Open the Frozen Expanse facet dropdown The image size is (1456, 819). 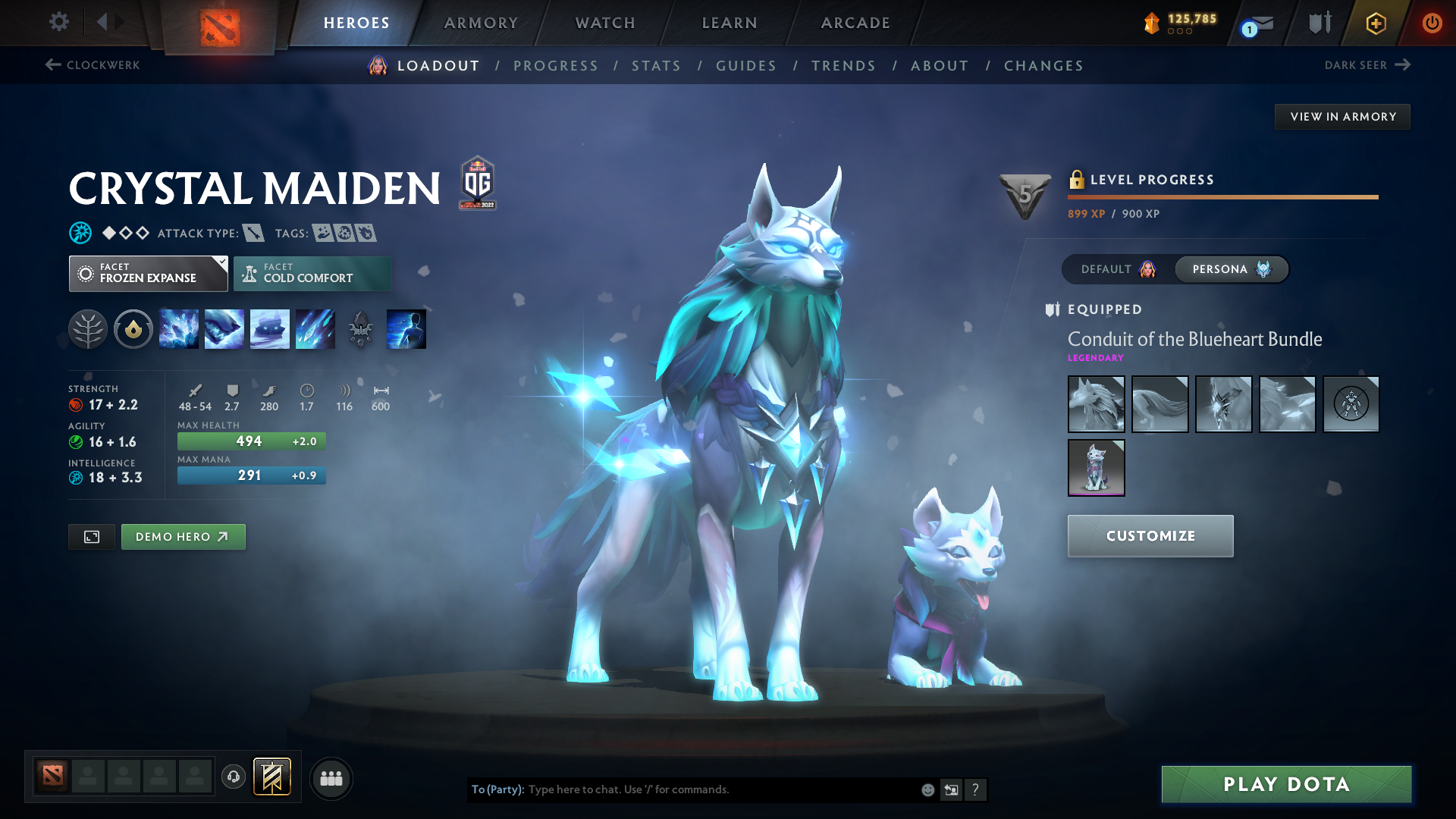148,273
